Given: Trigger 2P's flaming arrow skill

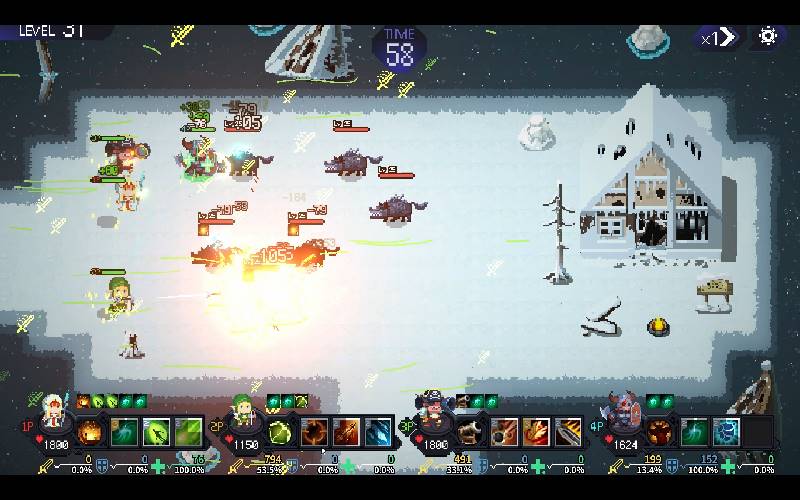Looking at the screenshot, I should pyautogui.click(x=347, y=433).
